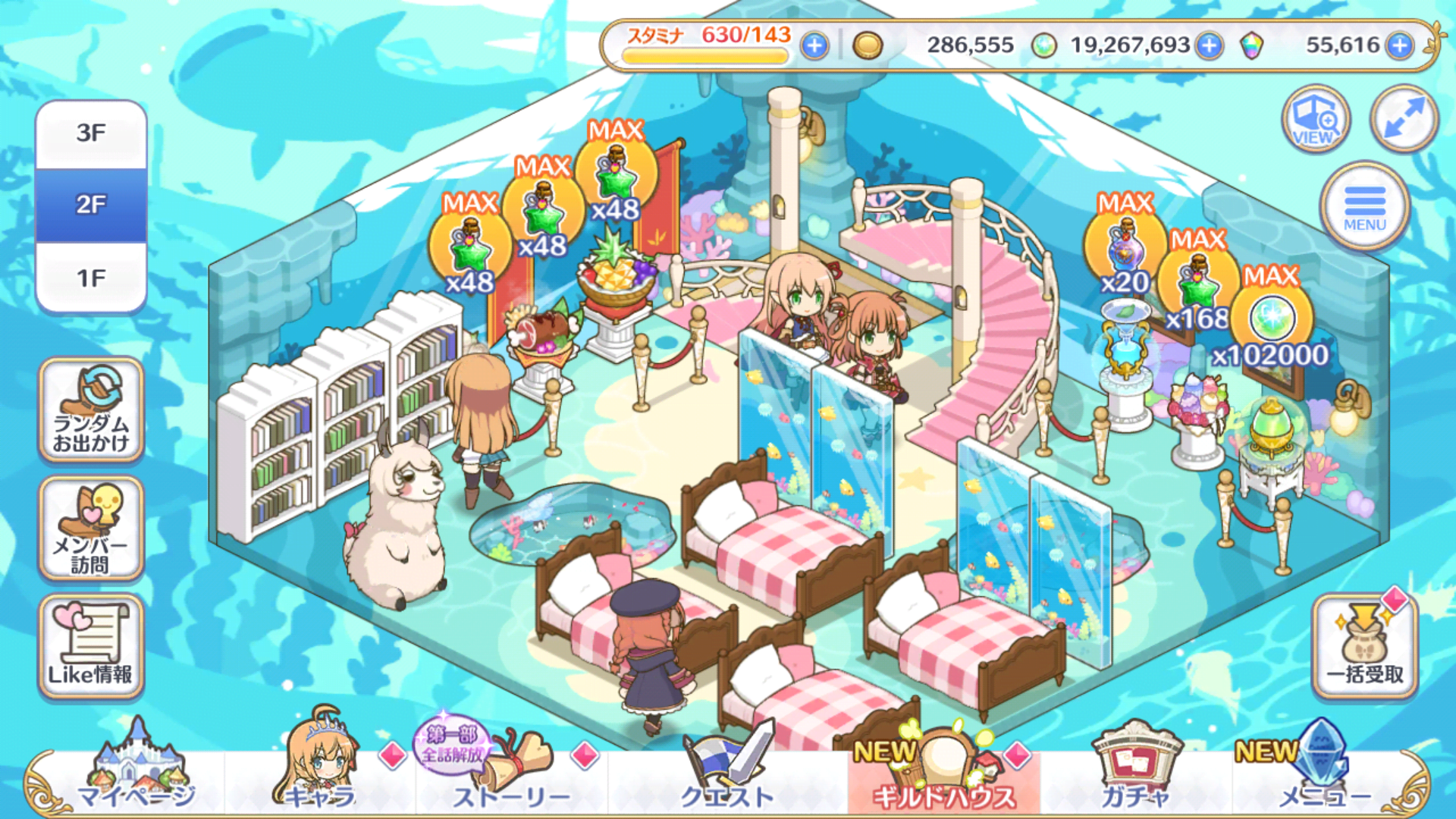Open the ストーリー story tab
1456x819 pixels.
(510, 773)
